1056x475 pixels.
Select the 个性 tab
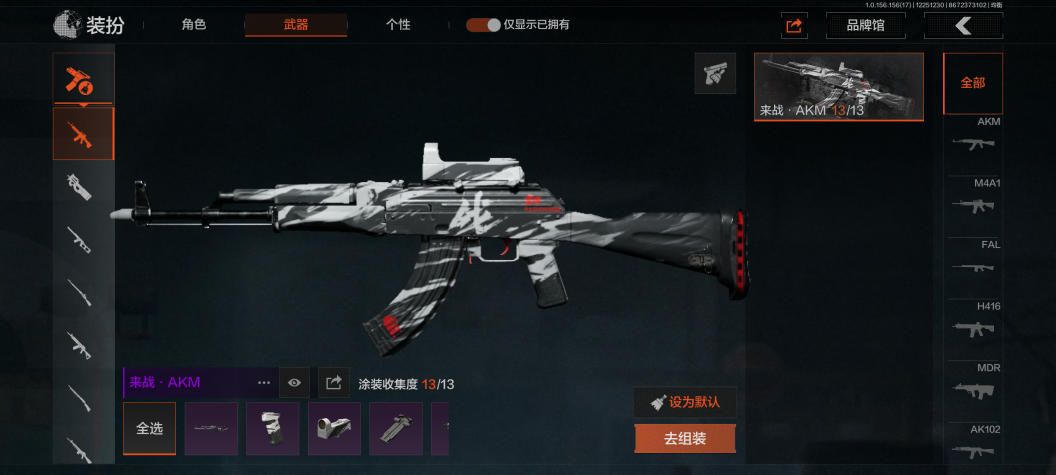pyautogui.click(x=398, y=25)
